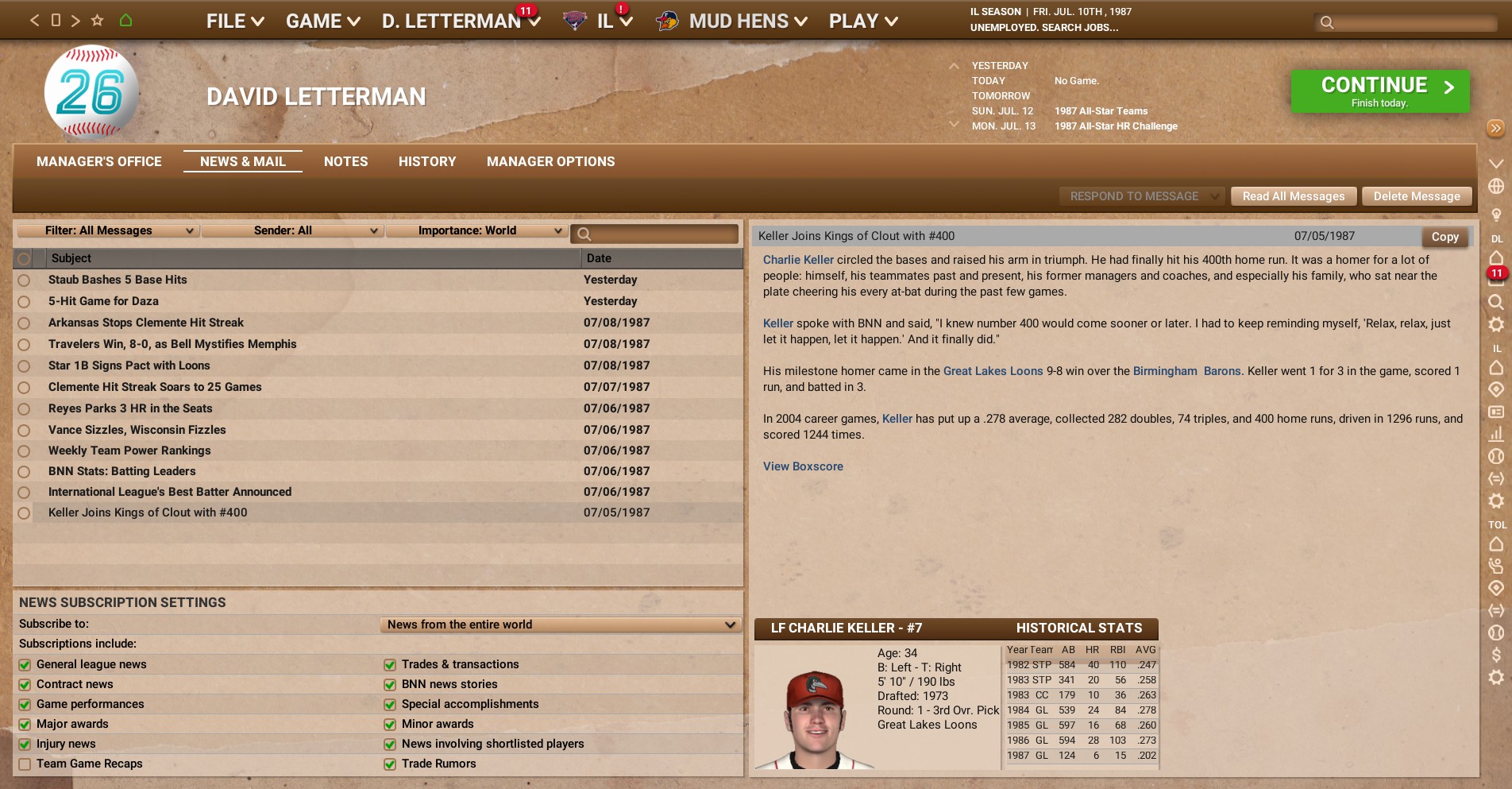Open the News from the entire world dropdown

[558, 625]
